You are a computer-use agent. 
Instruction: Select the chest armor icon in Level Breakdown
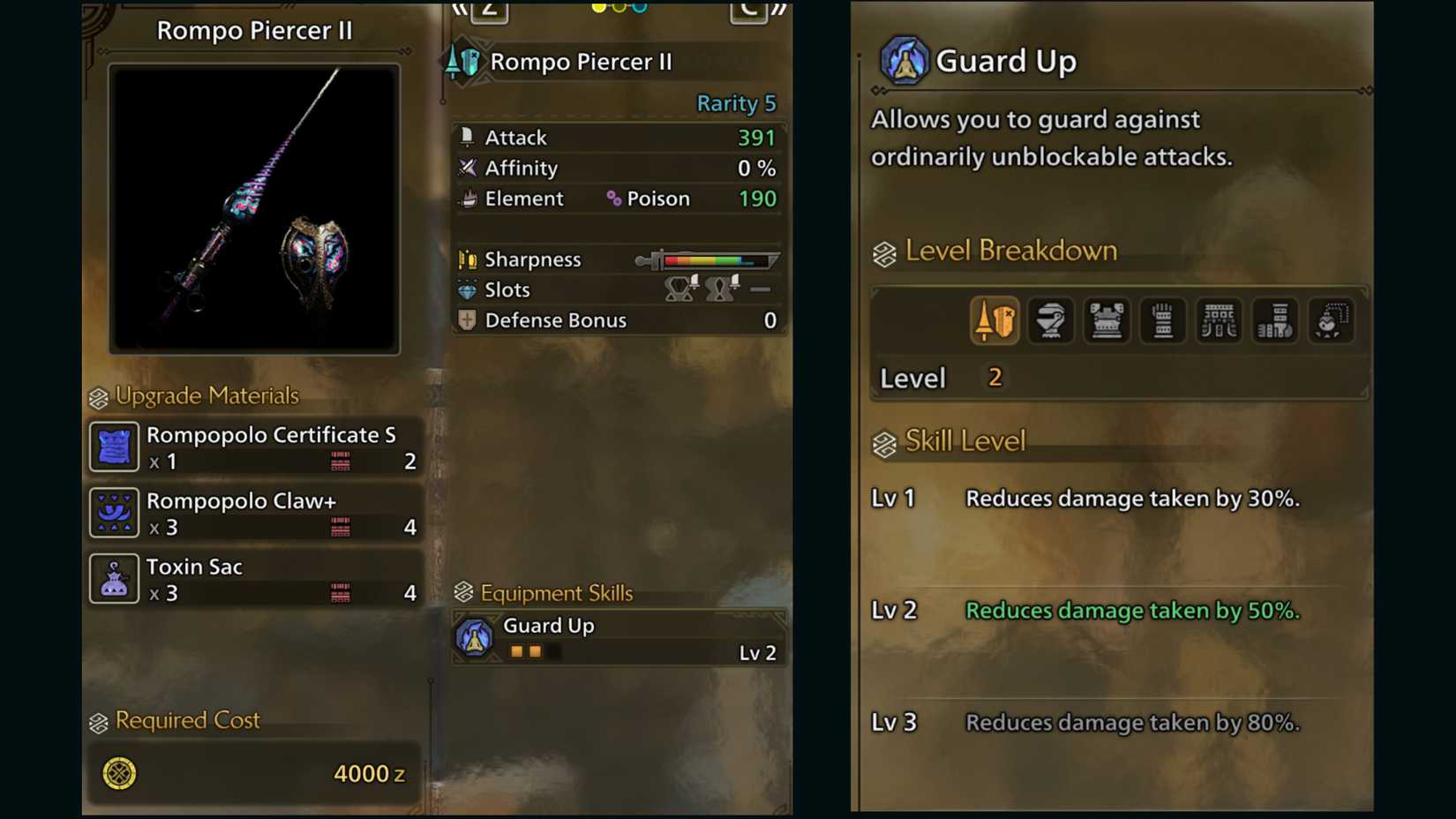click(x=1107, y=320)
